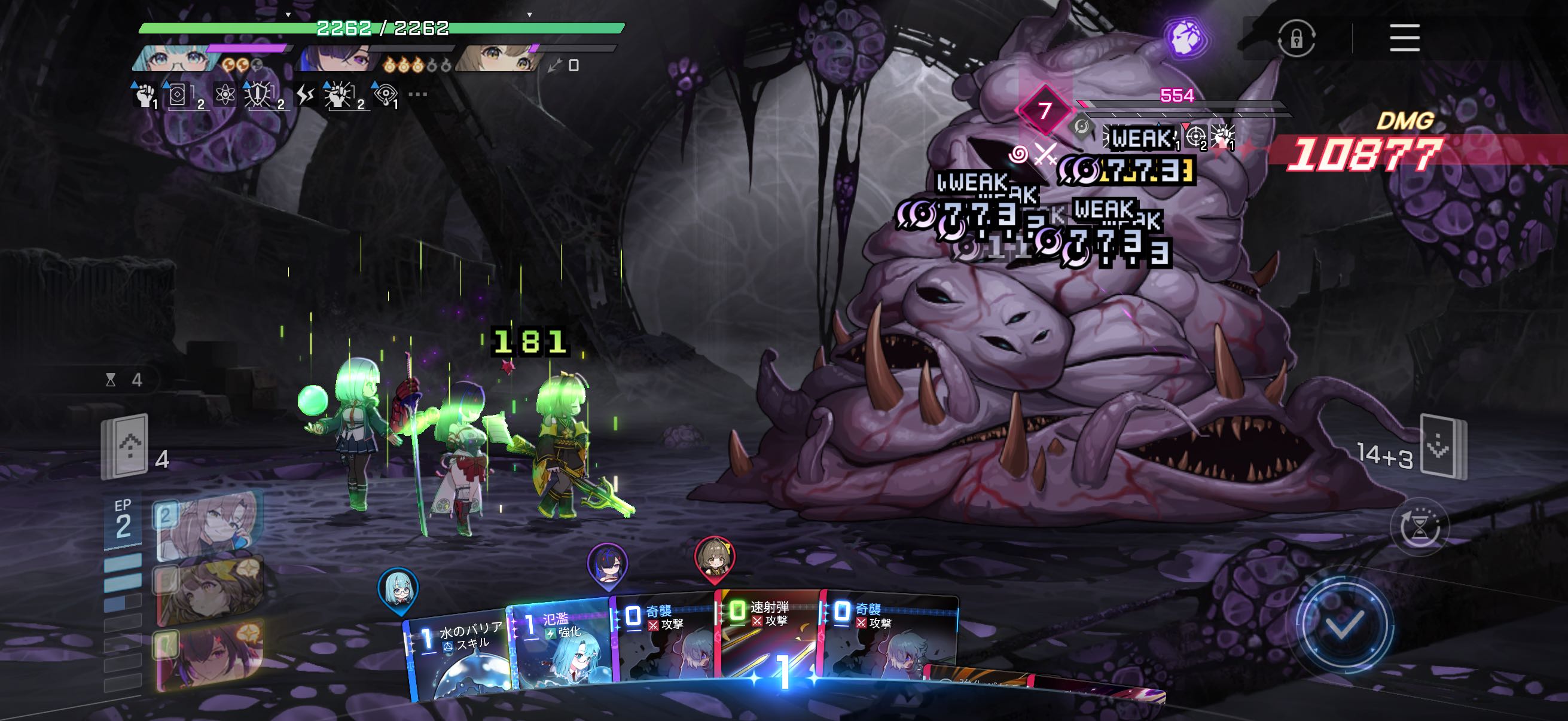
Task: Confirm end turn with the checkmark button
Action: tap(1344, 626)
